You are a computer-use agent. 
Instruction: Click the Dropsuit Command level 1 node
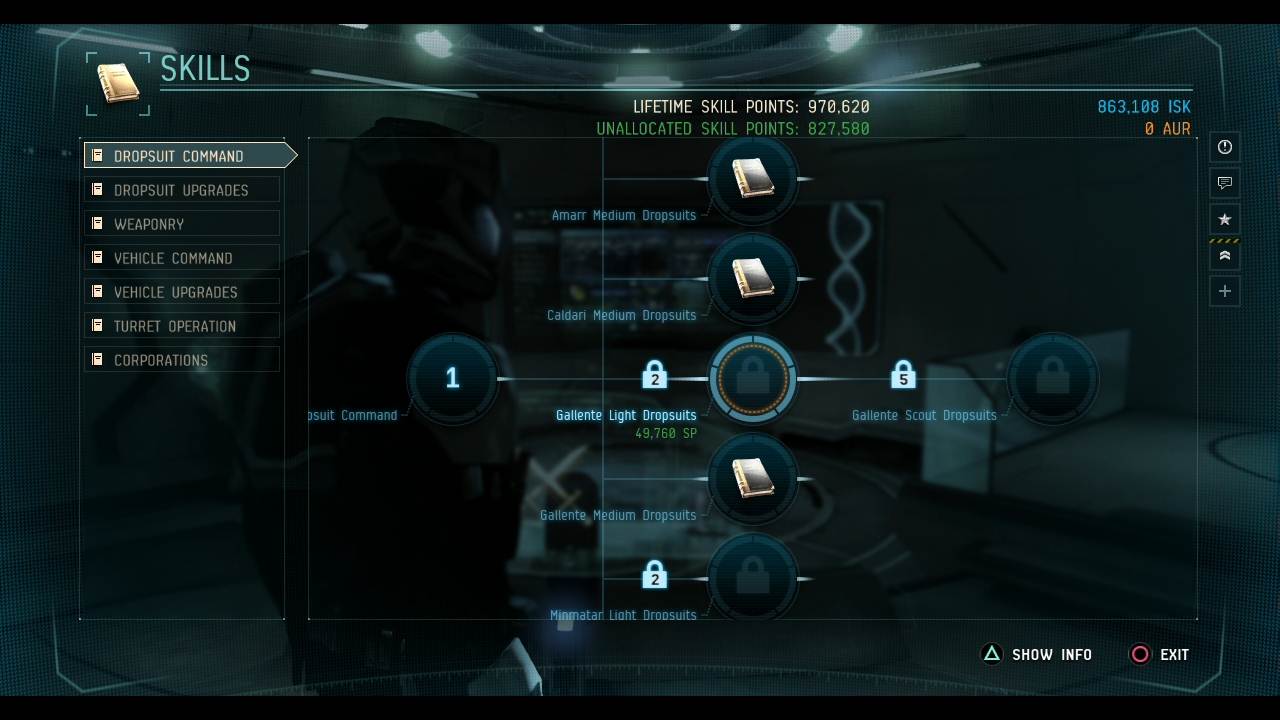pos(453,378)
